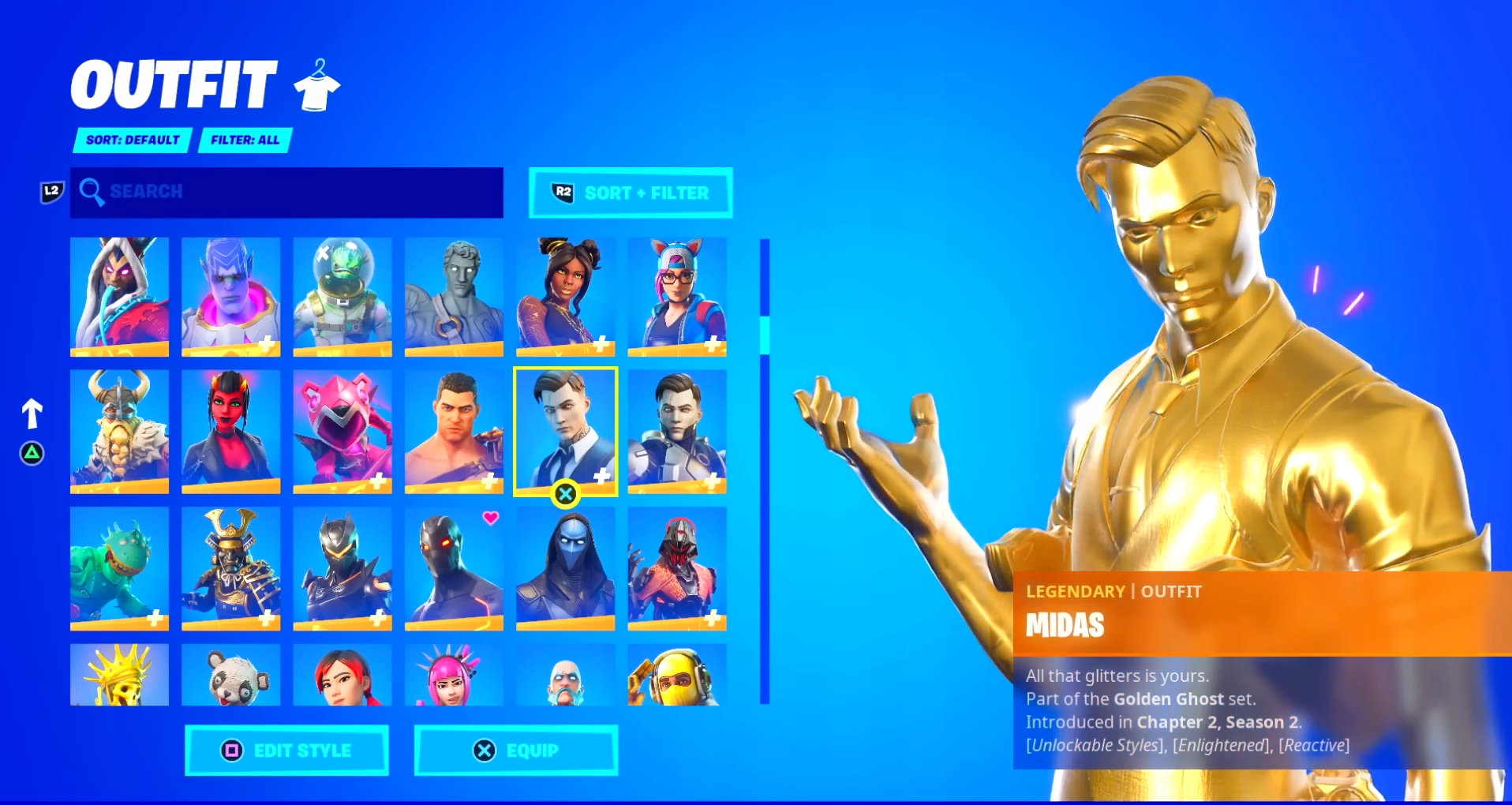Select the Leviathan fish astronaut outfit
The image size is (1512, 805).
(342, 296)
